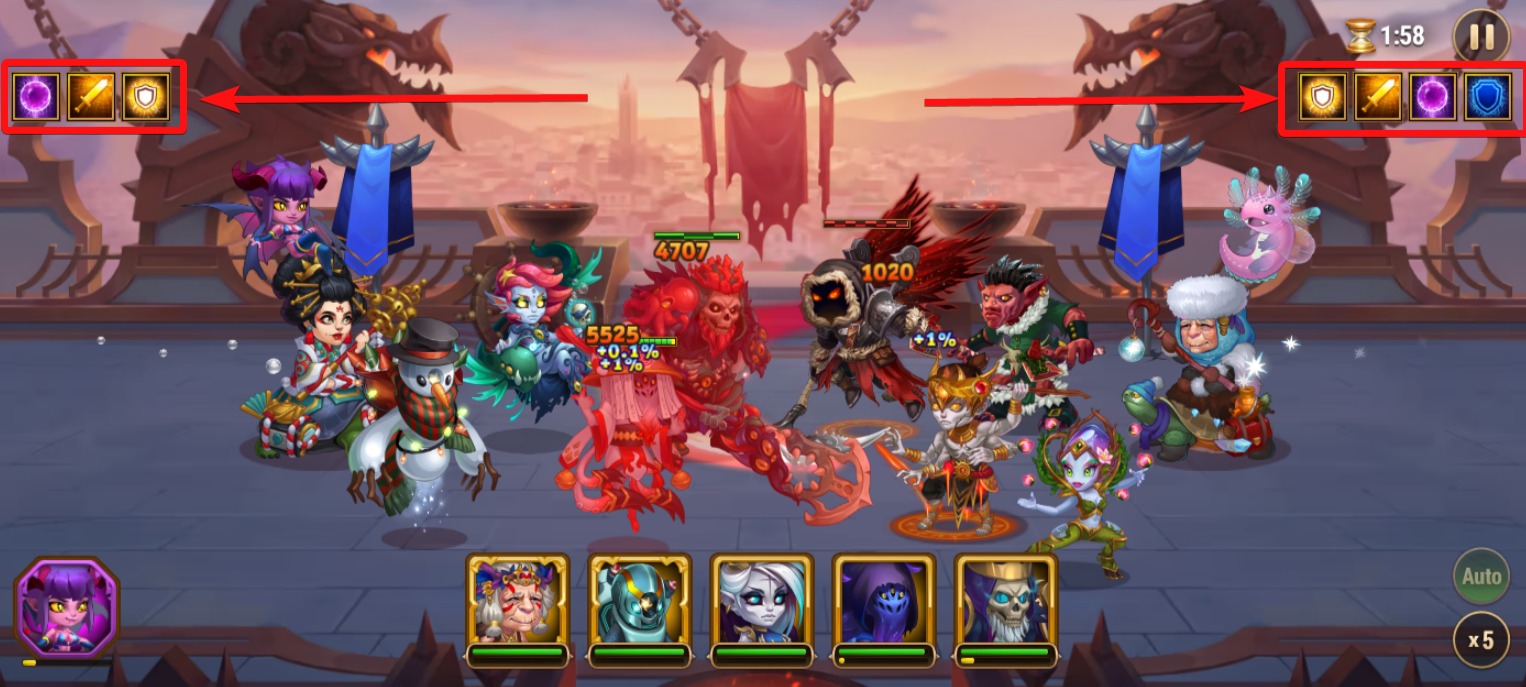Pause the battle

click(1481, 37)
